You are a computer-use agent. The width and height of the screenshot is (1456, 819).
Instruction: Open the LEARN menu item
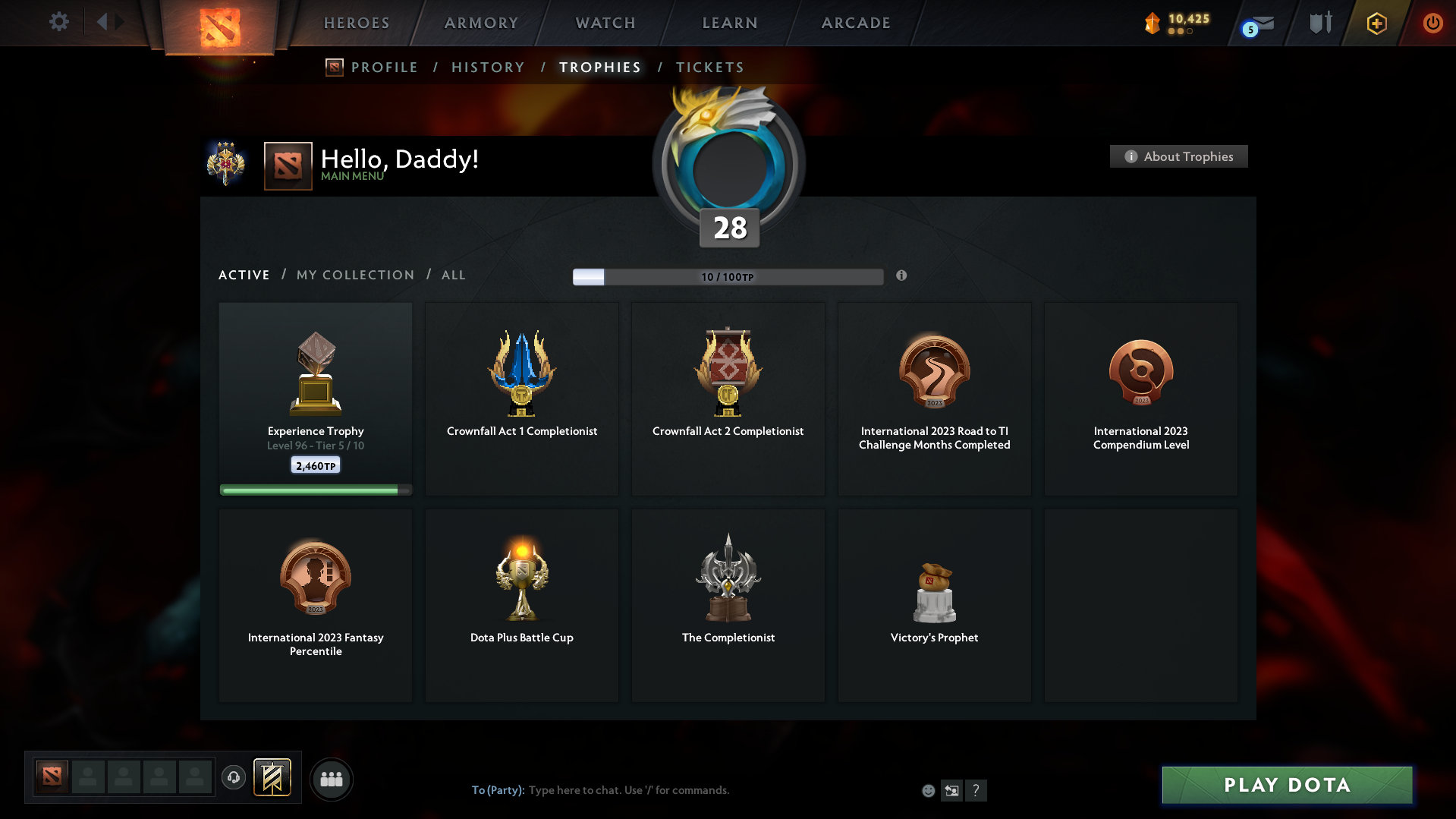728,23
